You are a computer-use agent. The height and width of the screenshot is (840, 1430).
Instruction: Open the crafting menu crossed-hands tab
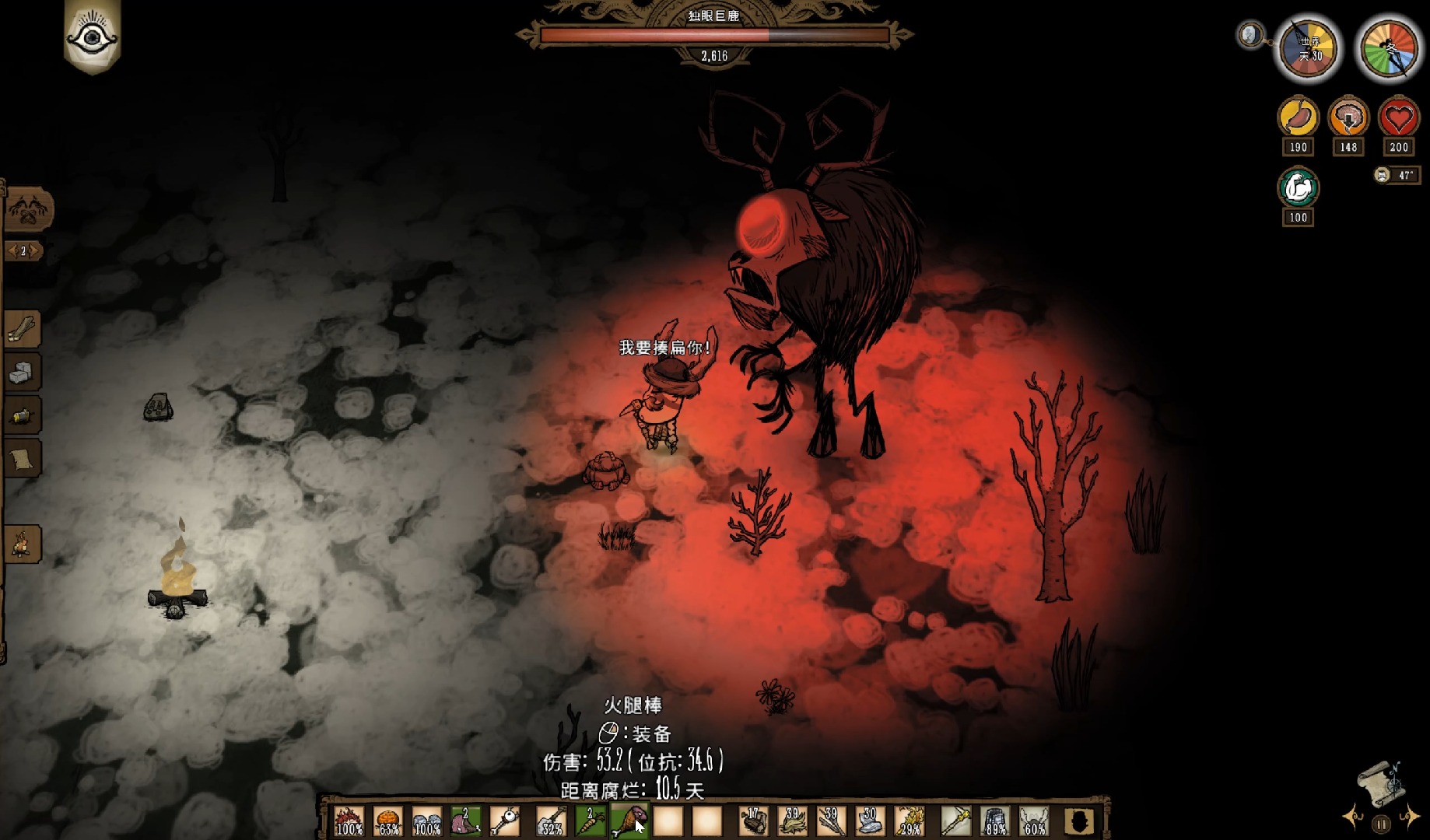[x=28, y=208]
